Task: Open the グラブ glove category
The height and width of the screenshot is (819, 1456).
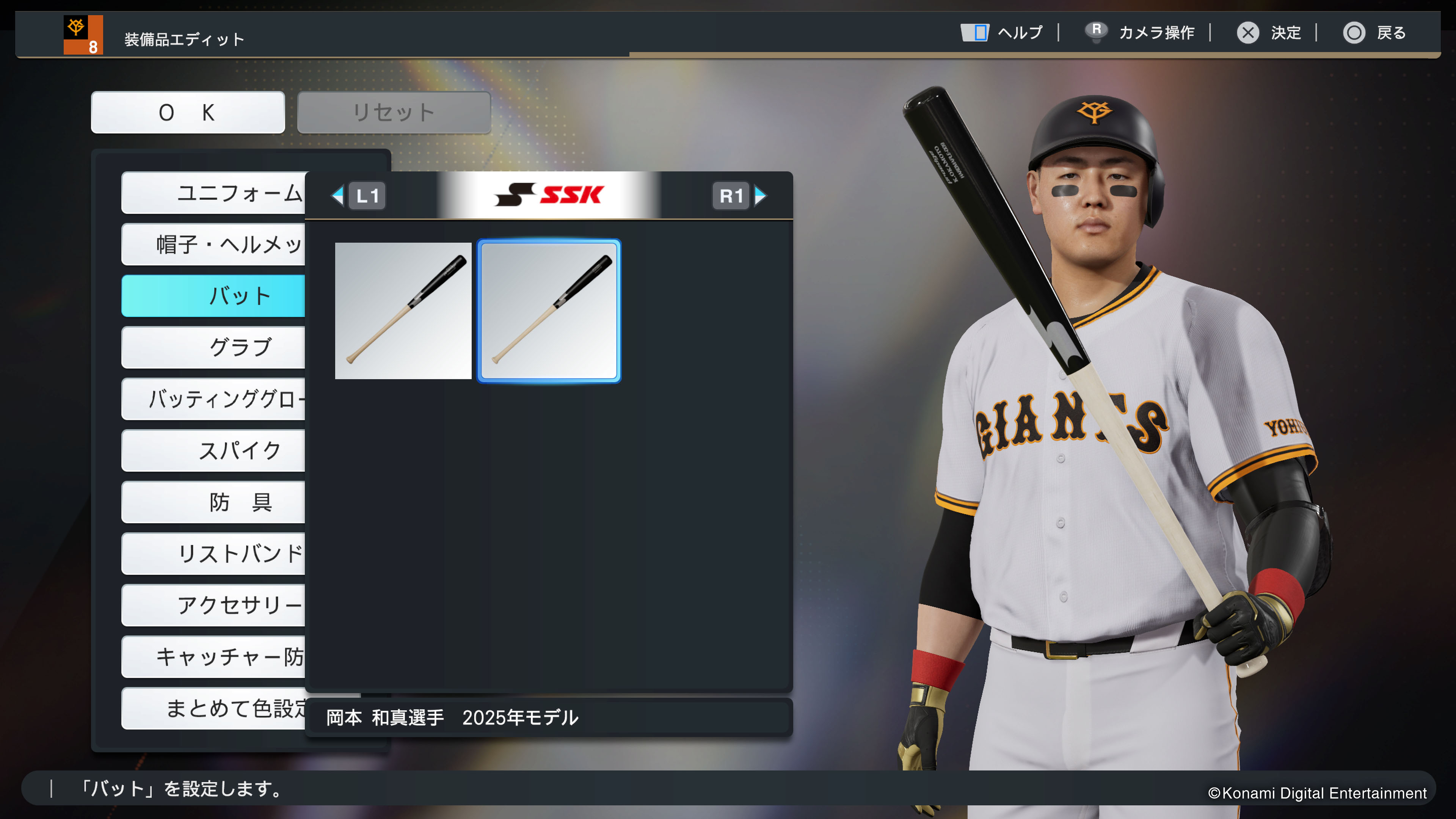Action: pos(213,347)
